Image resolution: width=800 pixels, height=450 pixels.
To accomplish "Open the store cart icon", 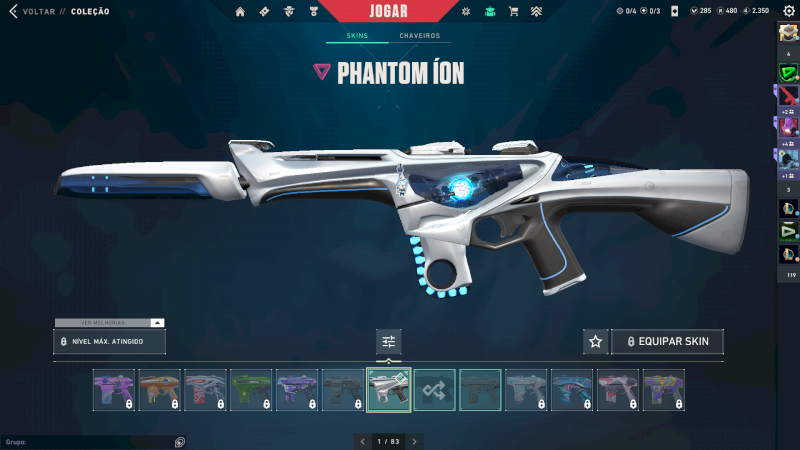I will (513, 12).
